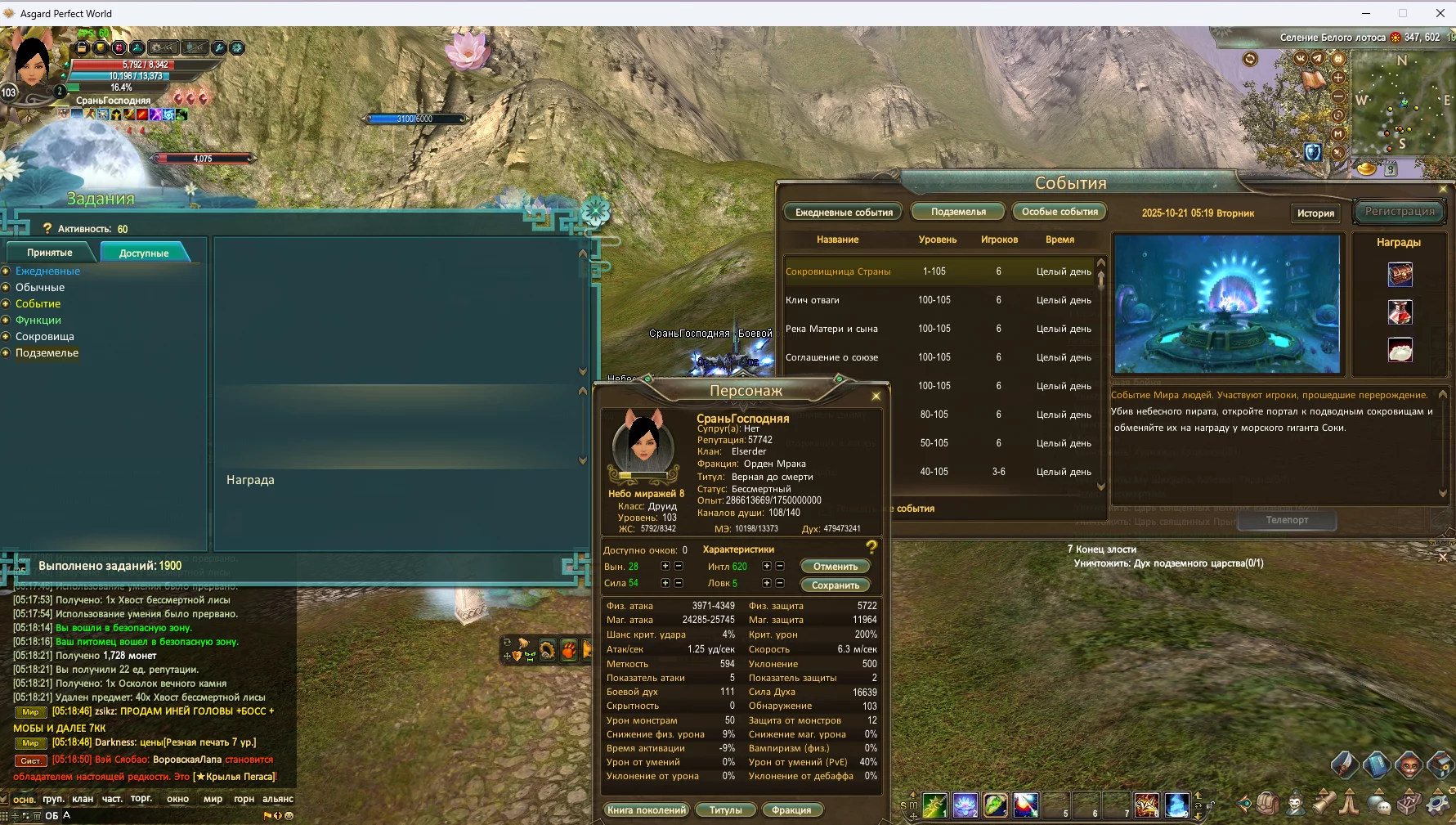The height and width of the screenshot is (825, 1456).
Task: Click the Телепорт button
Action: pyautogui.click(x=1287, y=520)
